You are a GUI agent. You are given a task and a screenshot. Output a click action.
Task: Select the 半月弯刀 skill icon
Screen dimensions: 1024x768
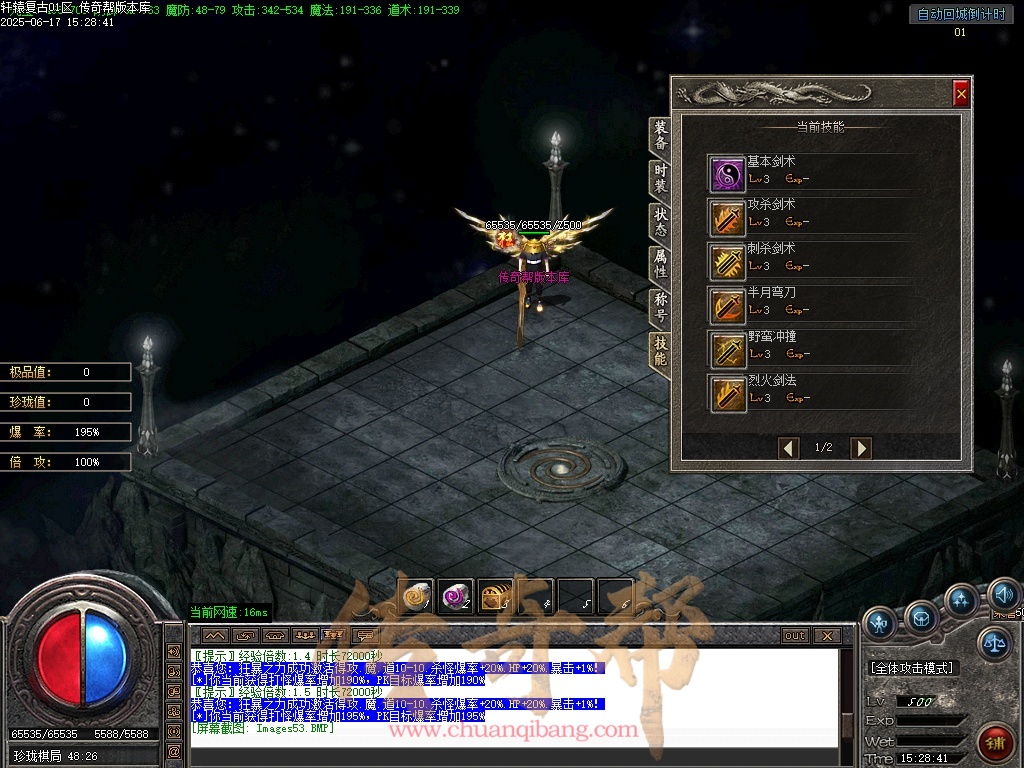click(x=727, y=305)
